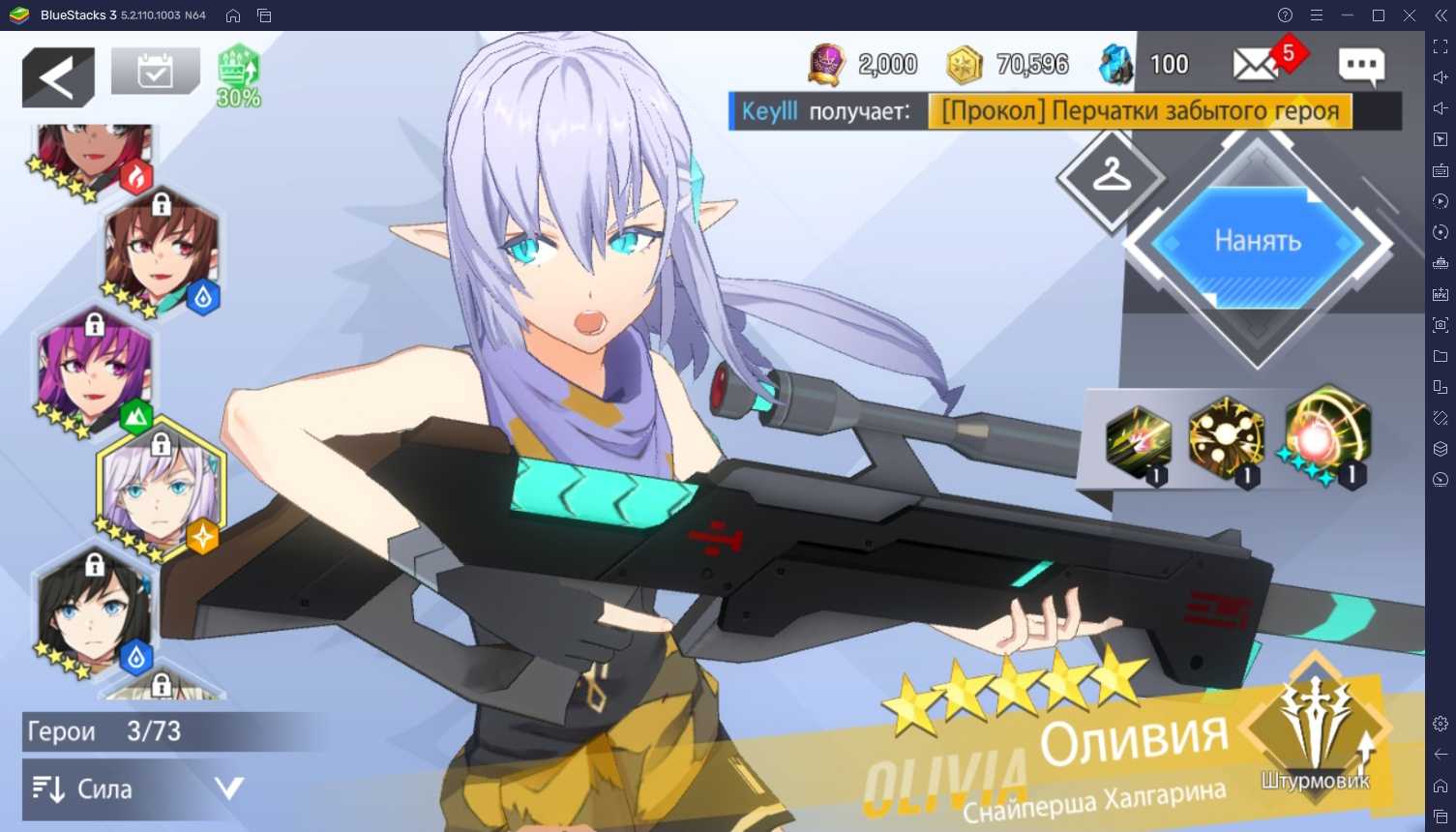
Task: Open the chat bubble icon
Action: [x=1361, y=66]
